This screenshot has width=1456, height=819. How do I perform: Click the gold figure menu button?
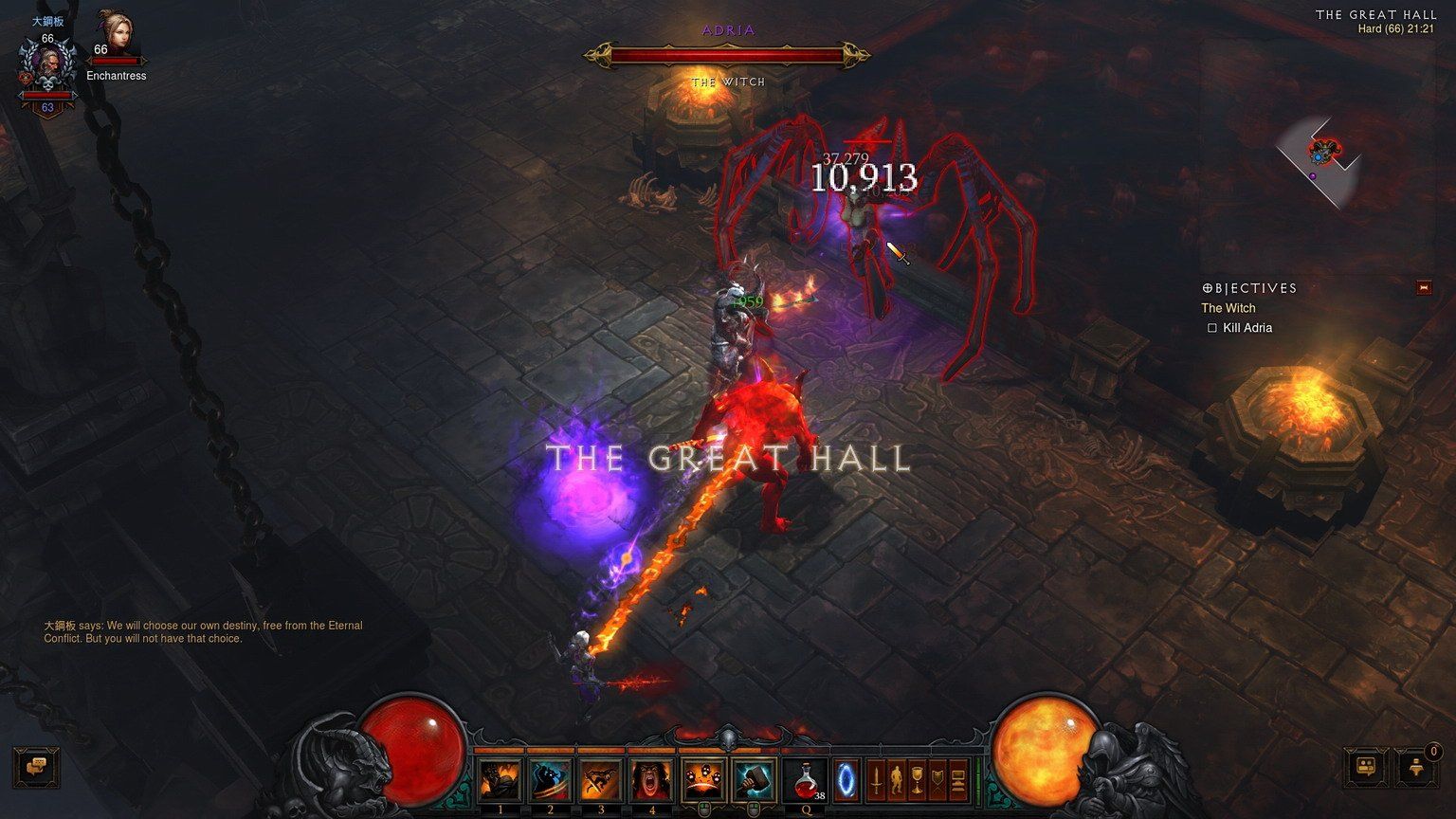click(897, 780)
